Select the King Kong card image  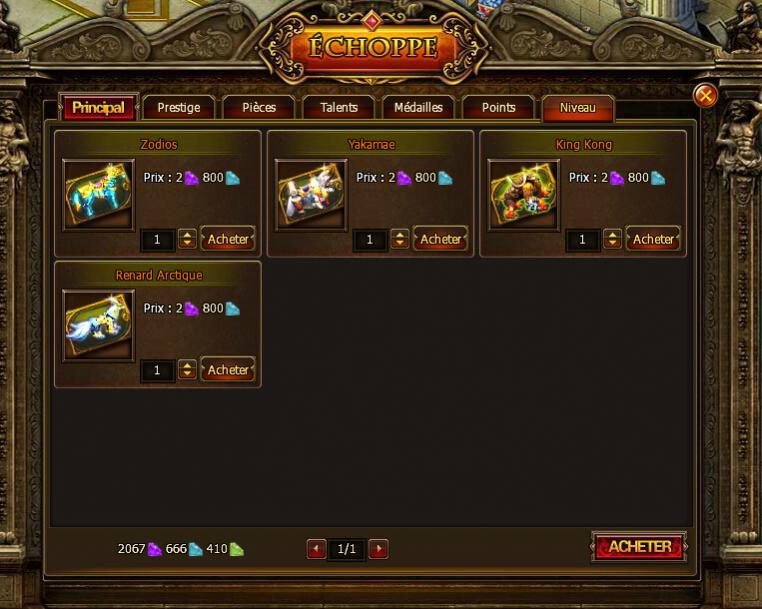pyautogui.click(x=523, y=194)
